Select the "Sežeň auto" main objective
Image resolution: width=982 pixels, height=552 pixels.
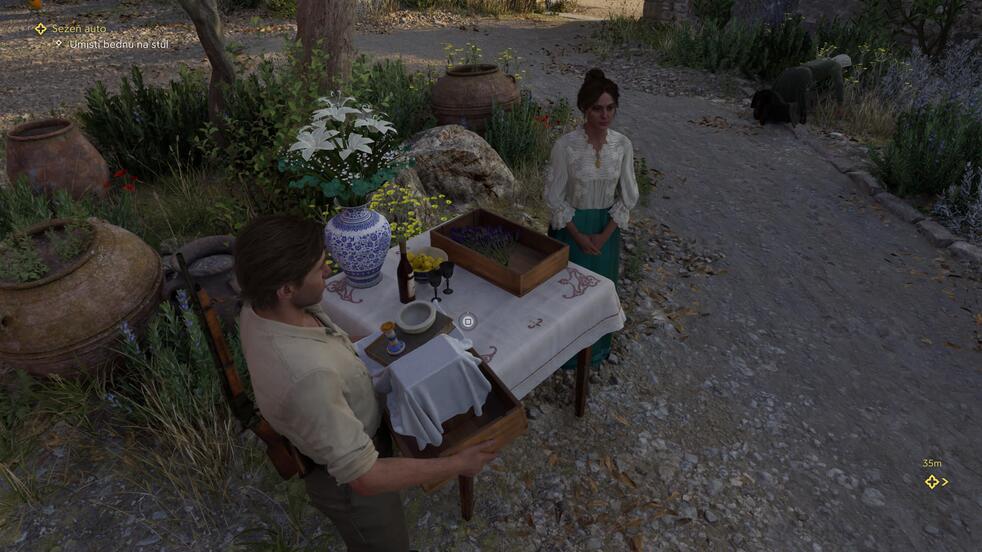77,29
